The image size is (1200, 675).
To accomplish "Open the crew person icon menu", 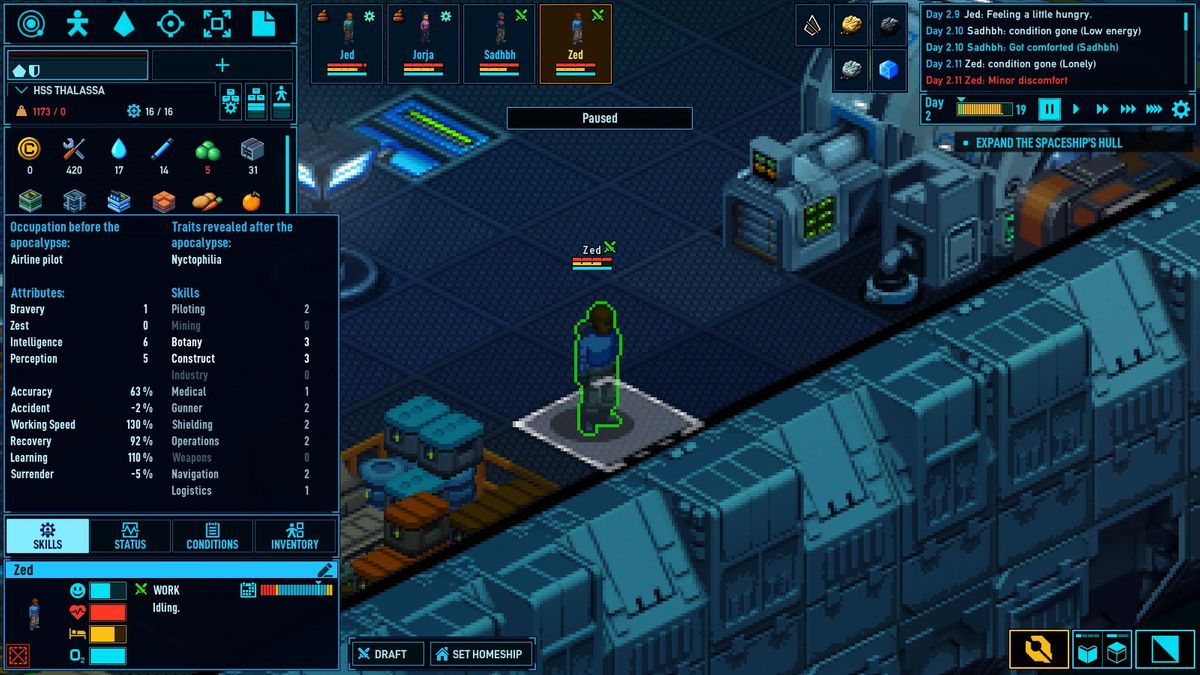I will click(x=76, y=22).
